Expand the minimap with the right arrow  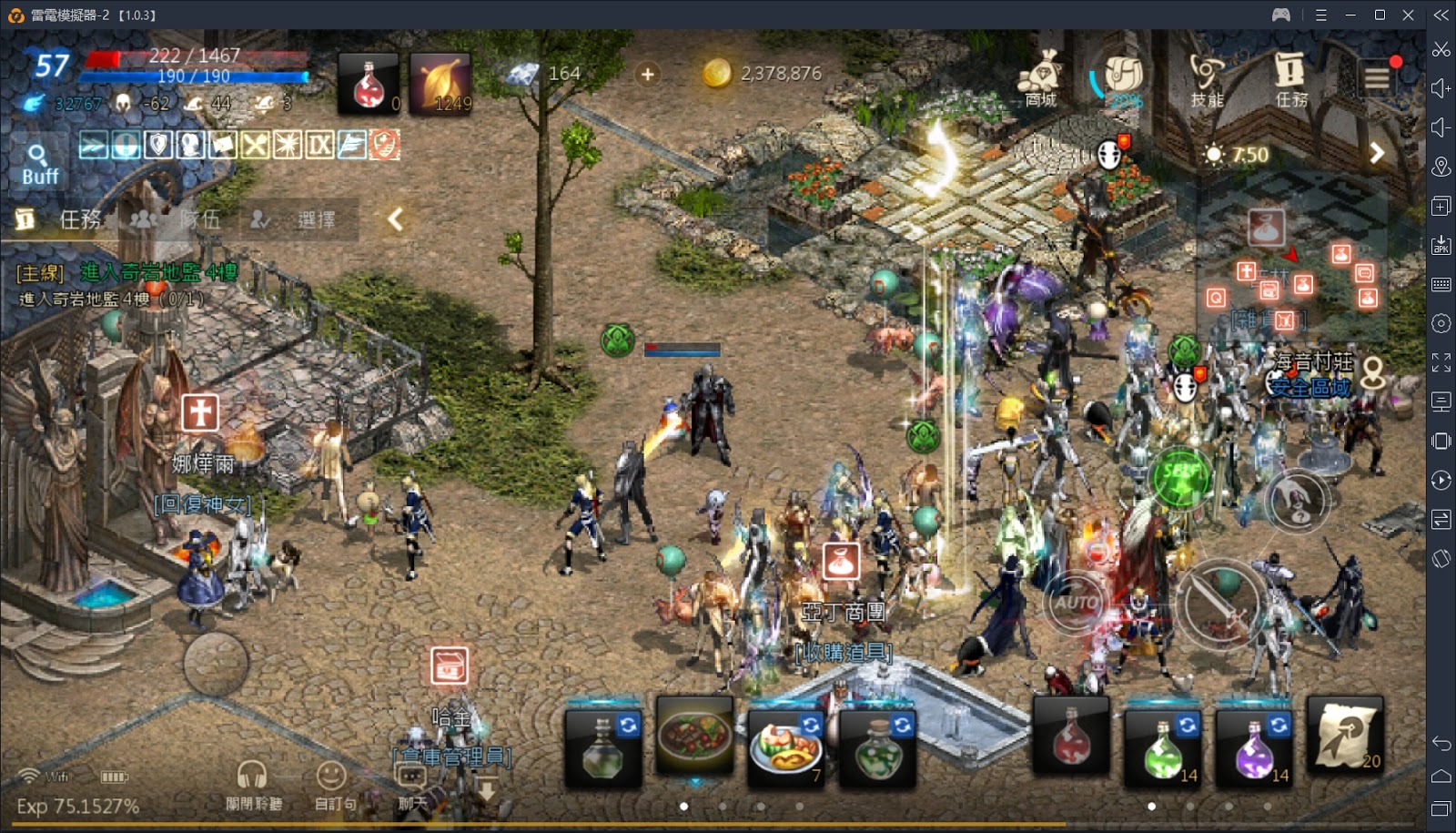pyautogui.click(x=1377, y=154)
